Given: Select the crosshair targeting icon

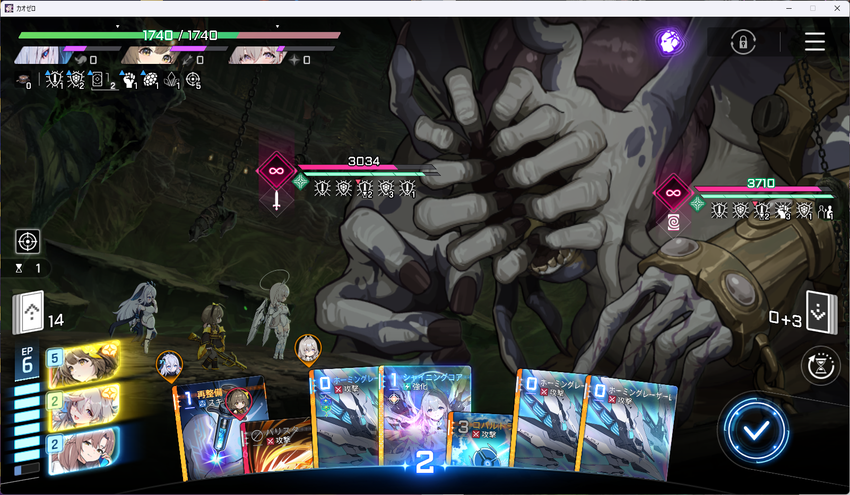Looking at the screenshot, I should (28, 241).
